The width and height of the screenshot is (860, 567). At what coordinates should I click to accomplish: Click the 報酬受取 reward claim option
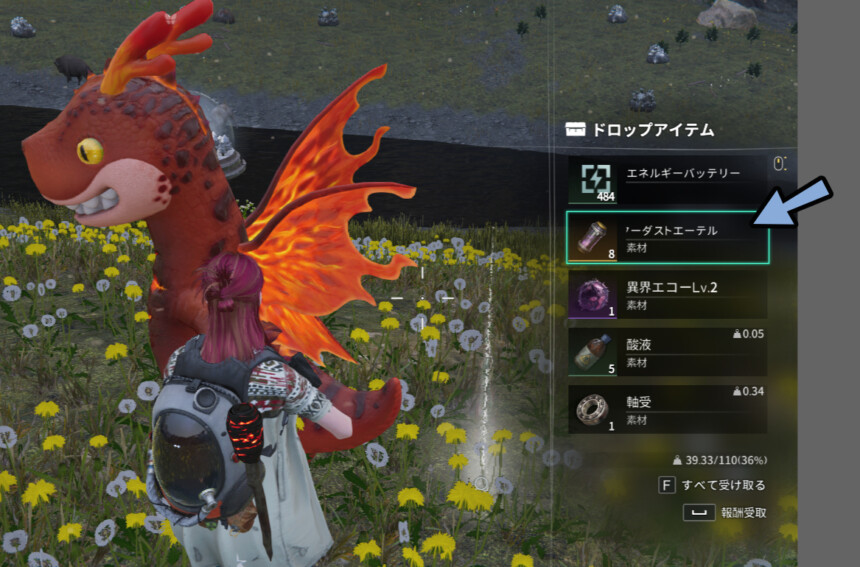[742, 512]
